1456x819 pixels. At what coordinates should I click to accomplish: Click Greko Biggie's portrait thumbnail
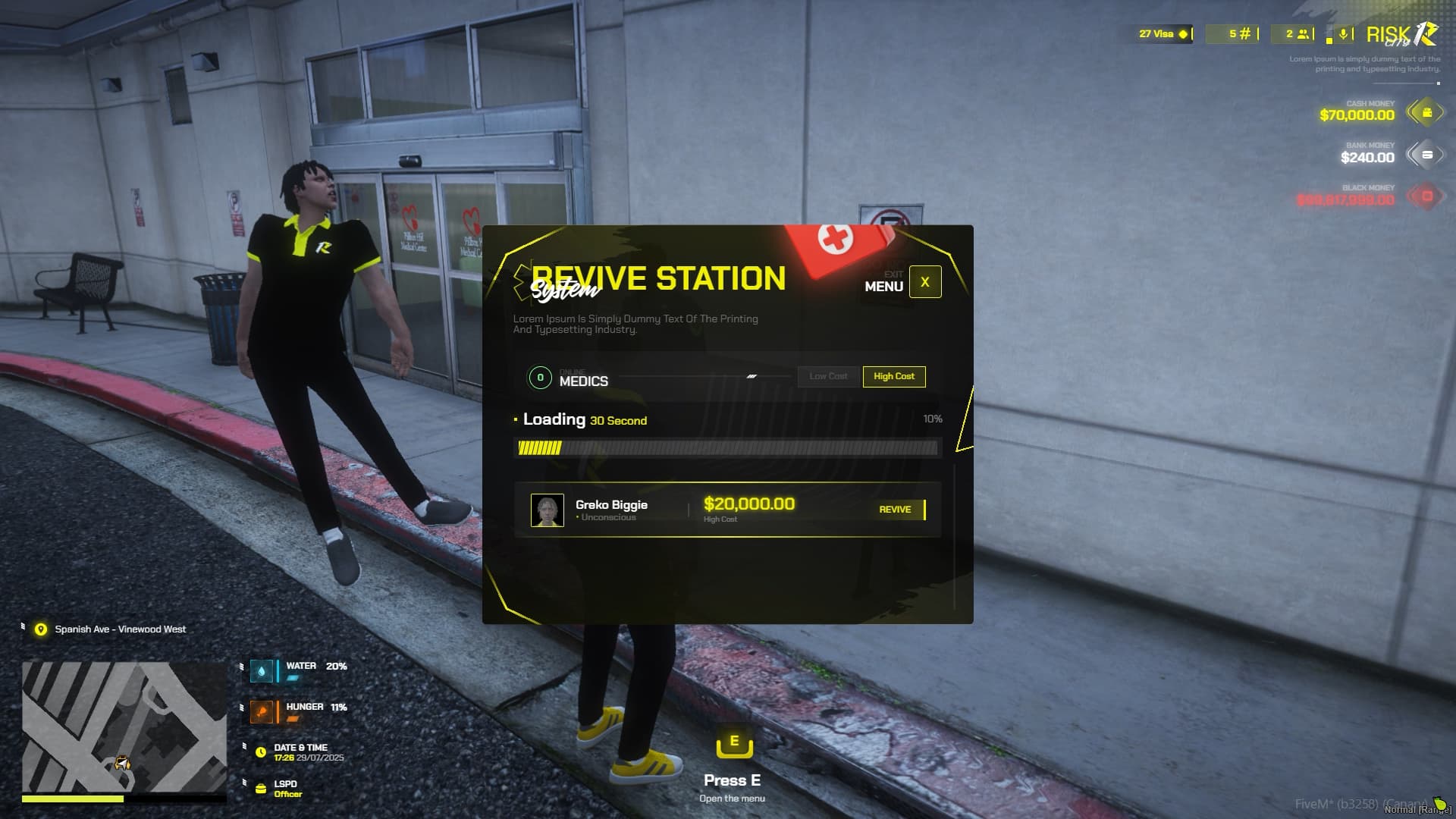548,510
